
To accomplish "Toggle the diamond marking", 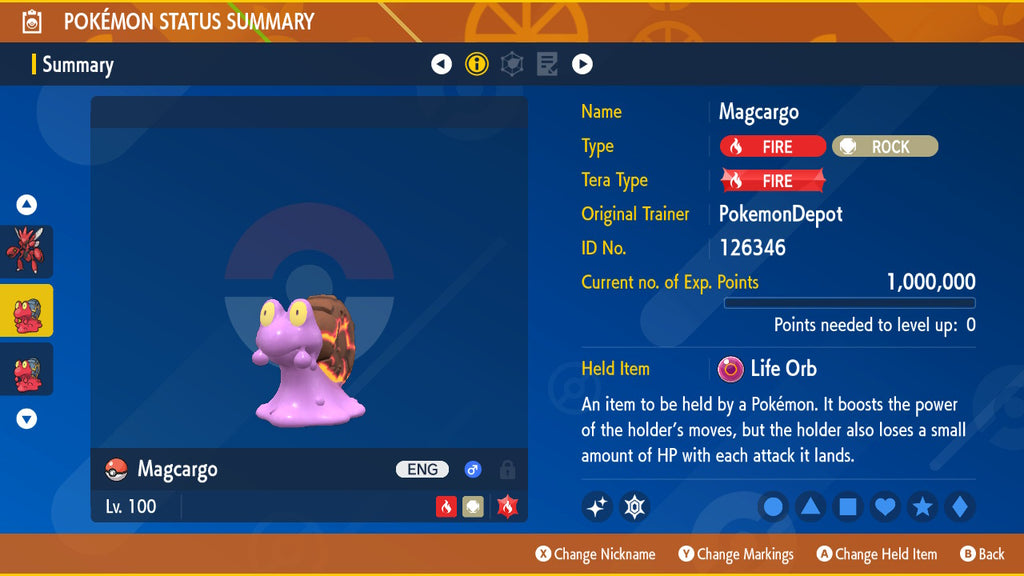I will 959,507.
